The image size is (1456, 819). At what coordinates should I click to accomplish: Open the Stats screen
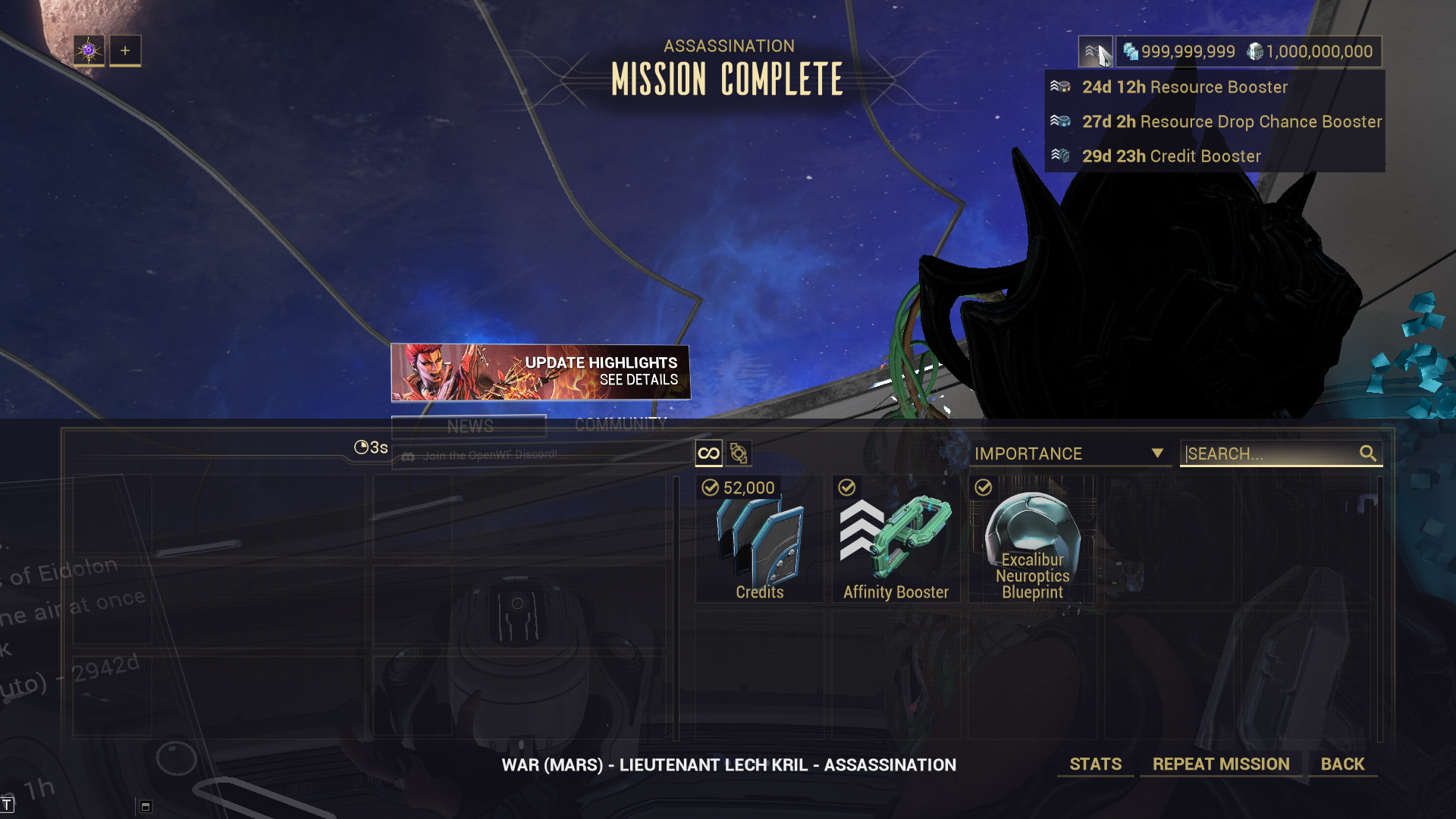point(1095,764)
